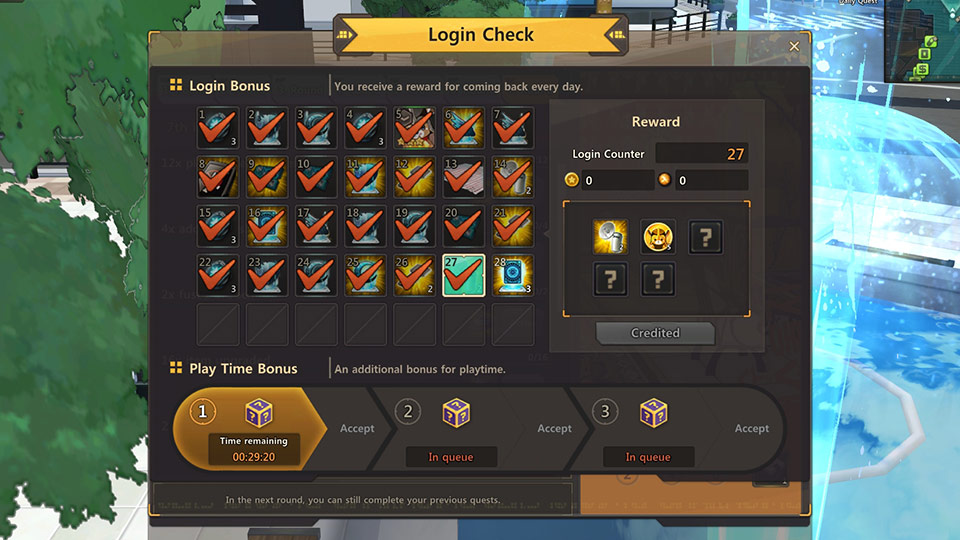Click the third play time dice box
Viewport: 960px width, 540px height.
point(654,413)
